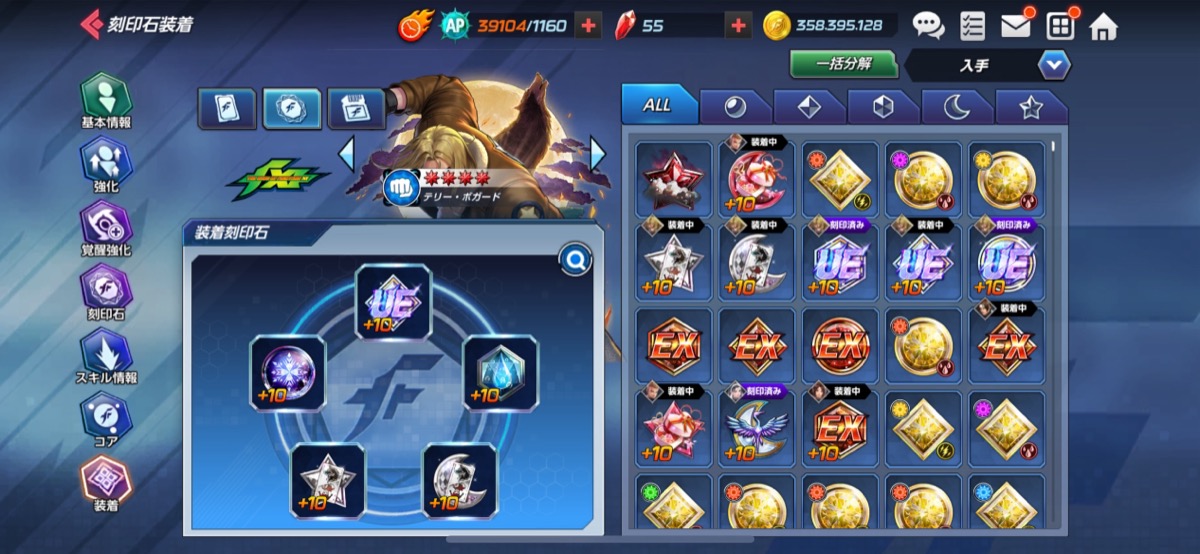Select the equipped UE stone in the top slot
Image resolution: width=1200 pixels, height=554 pixels.
(394, 302)
